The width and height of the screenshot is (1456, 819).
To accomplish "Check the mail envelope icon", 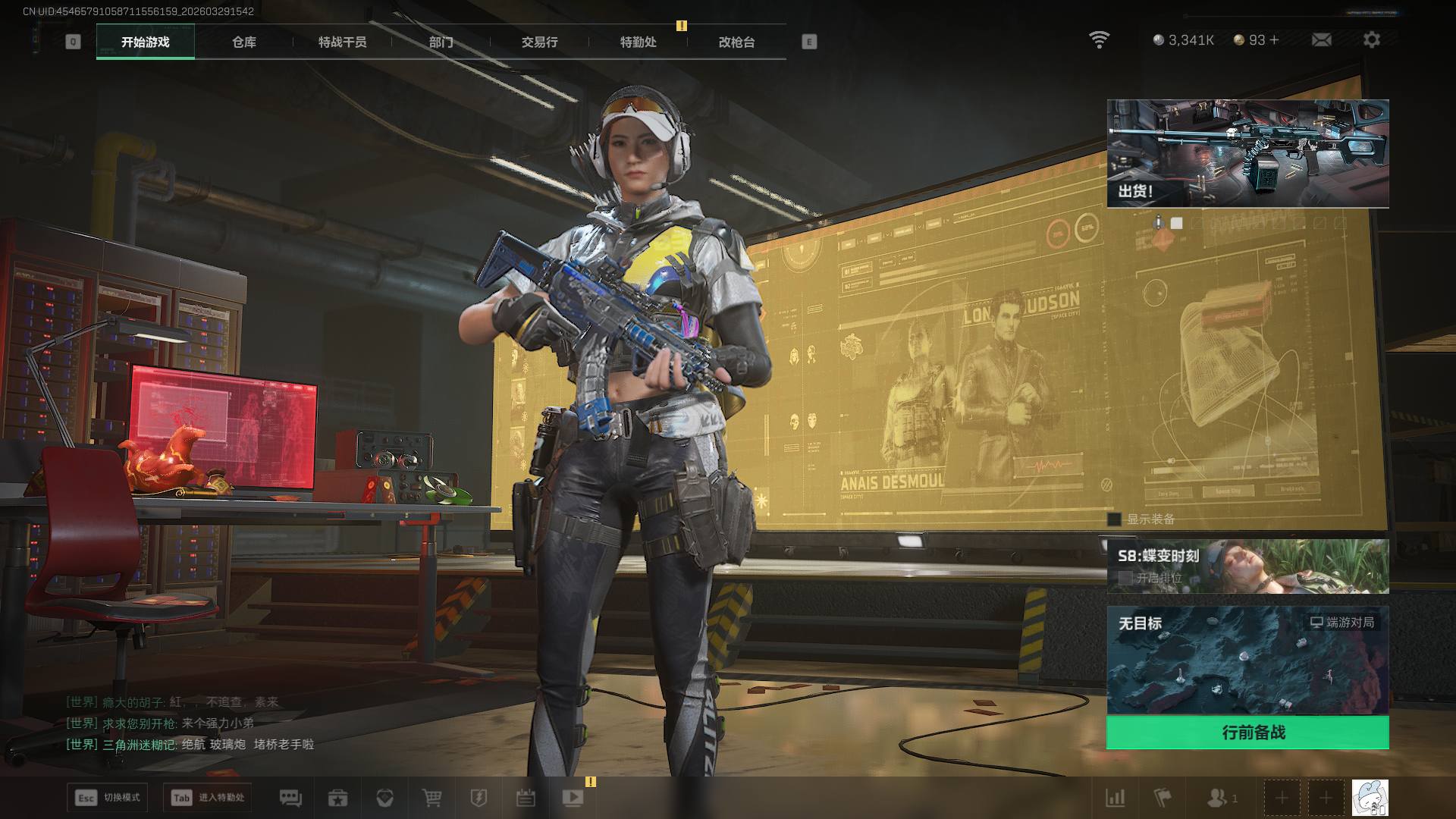I will pyautogui.click(x=1321, y=39).
